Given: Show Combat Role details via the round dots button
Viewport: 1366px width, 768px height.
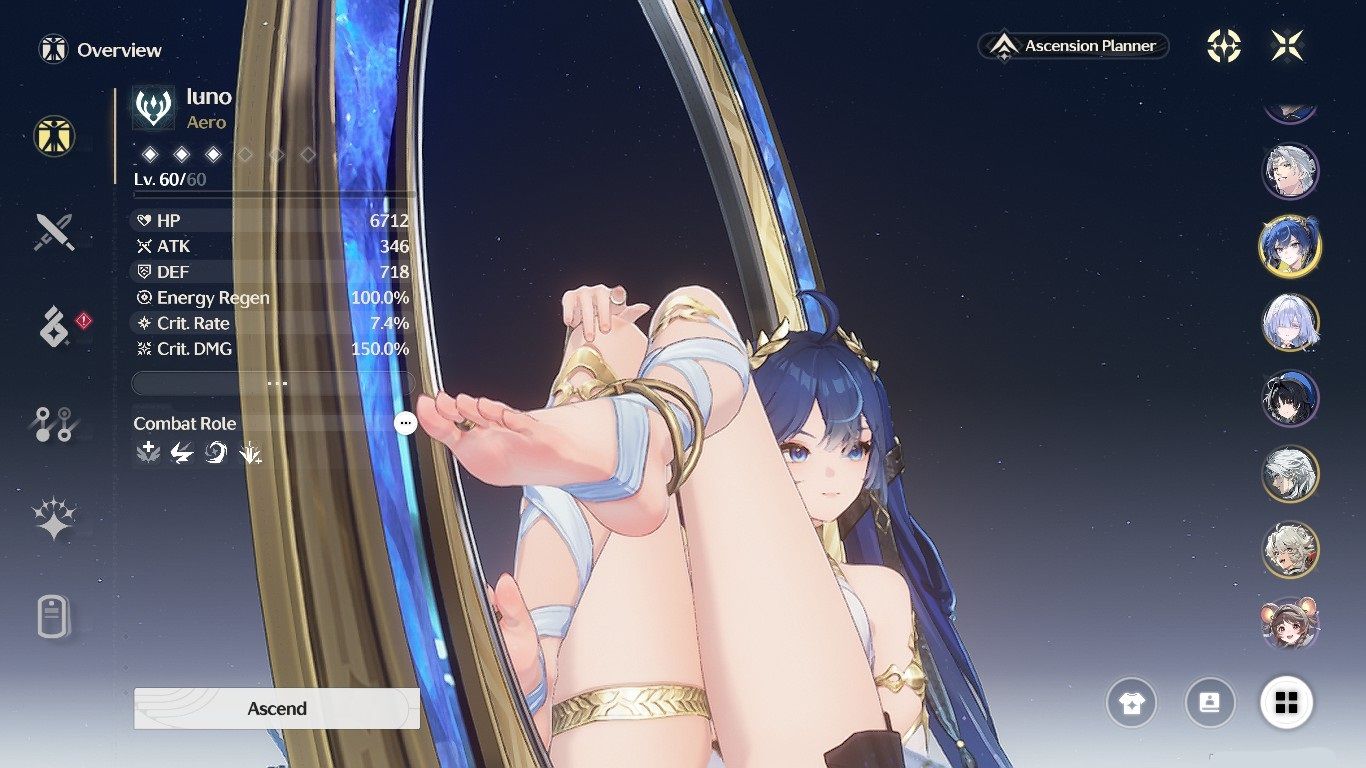Looking at the screenshot, I should 405,423.
